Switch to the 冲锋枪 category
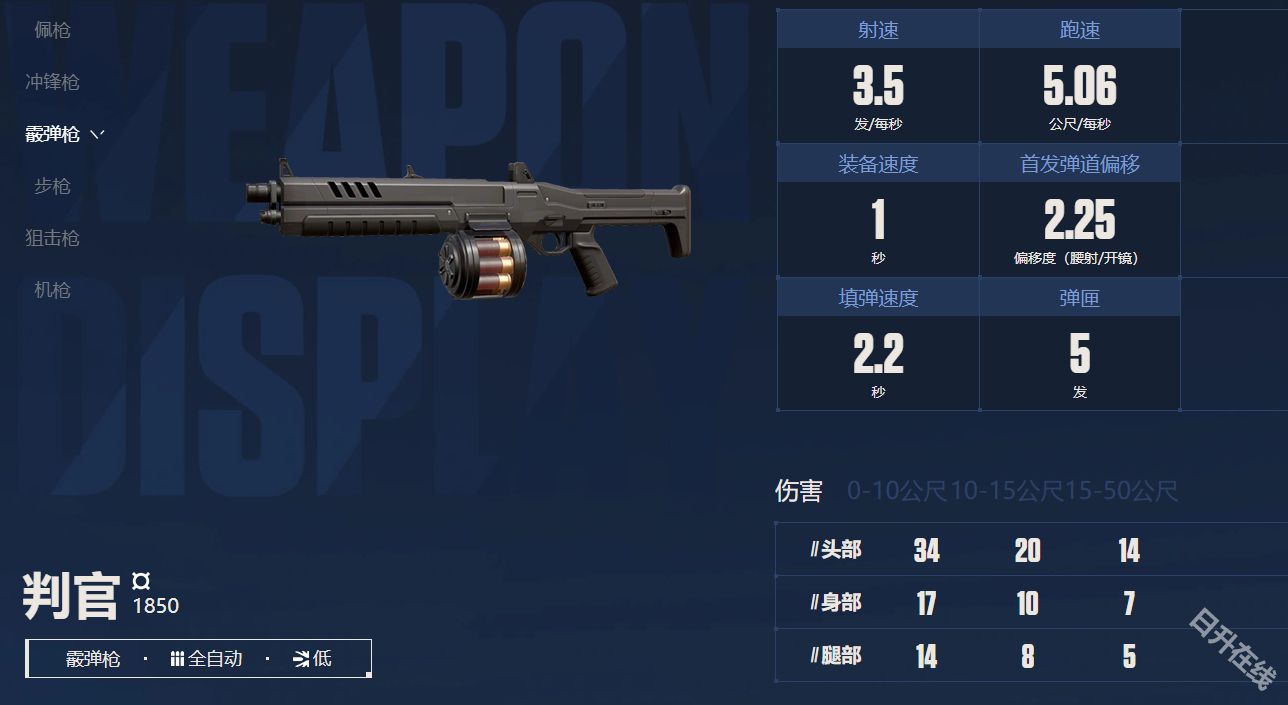 coord(52,82)
